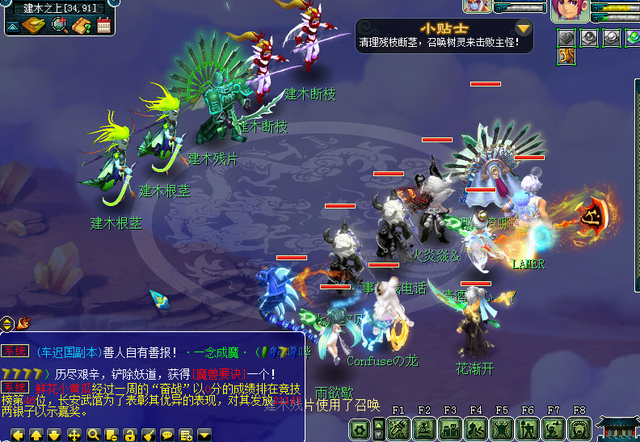
Task: Click the chat magnifier search button
Action: (x=92, y=434)
